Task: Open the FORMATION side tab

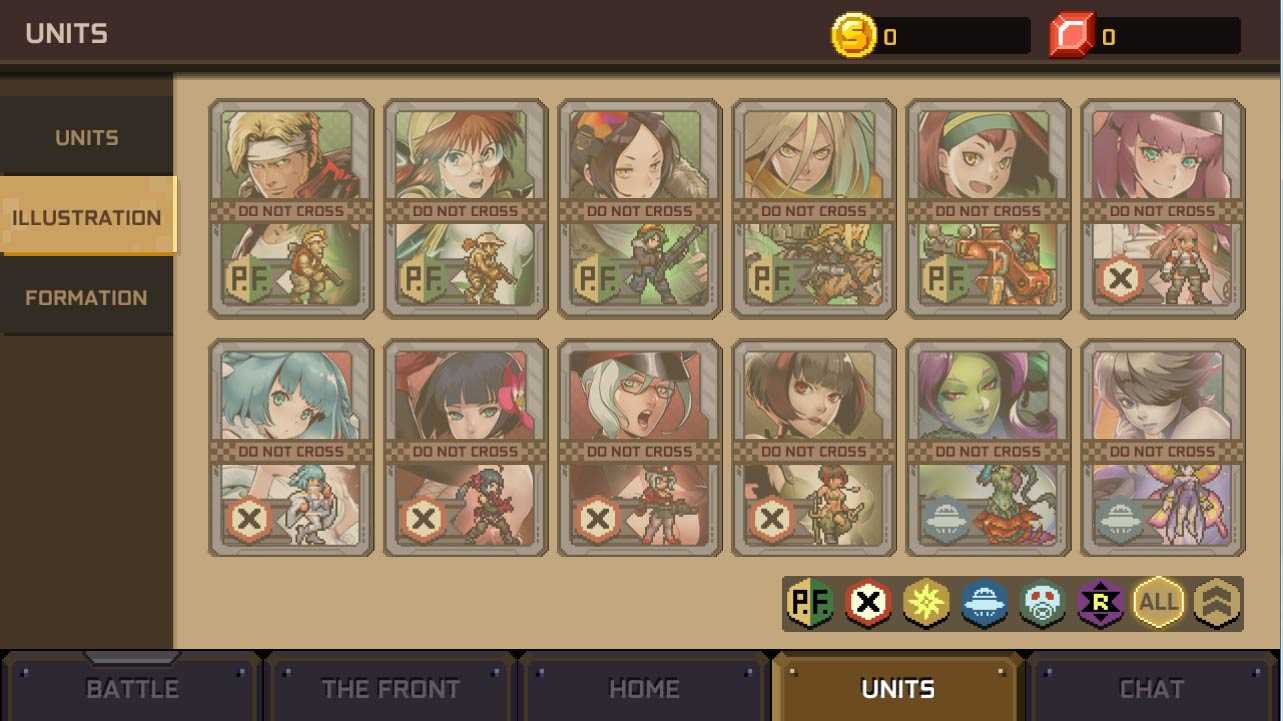Action: (x=86, y=298)
